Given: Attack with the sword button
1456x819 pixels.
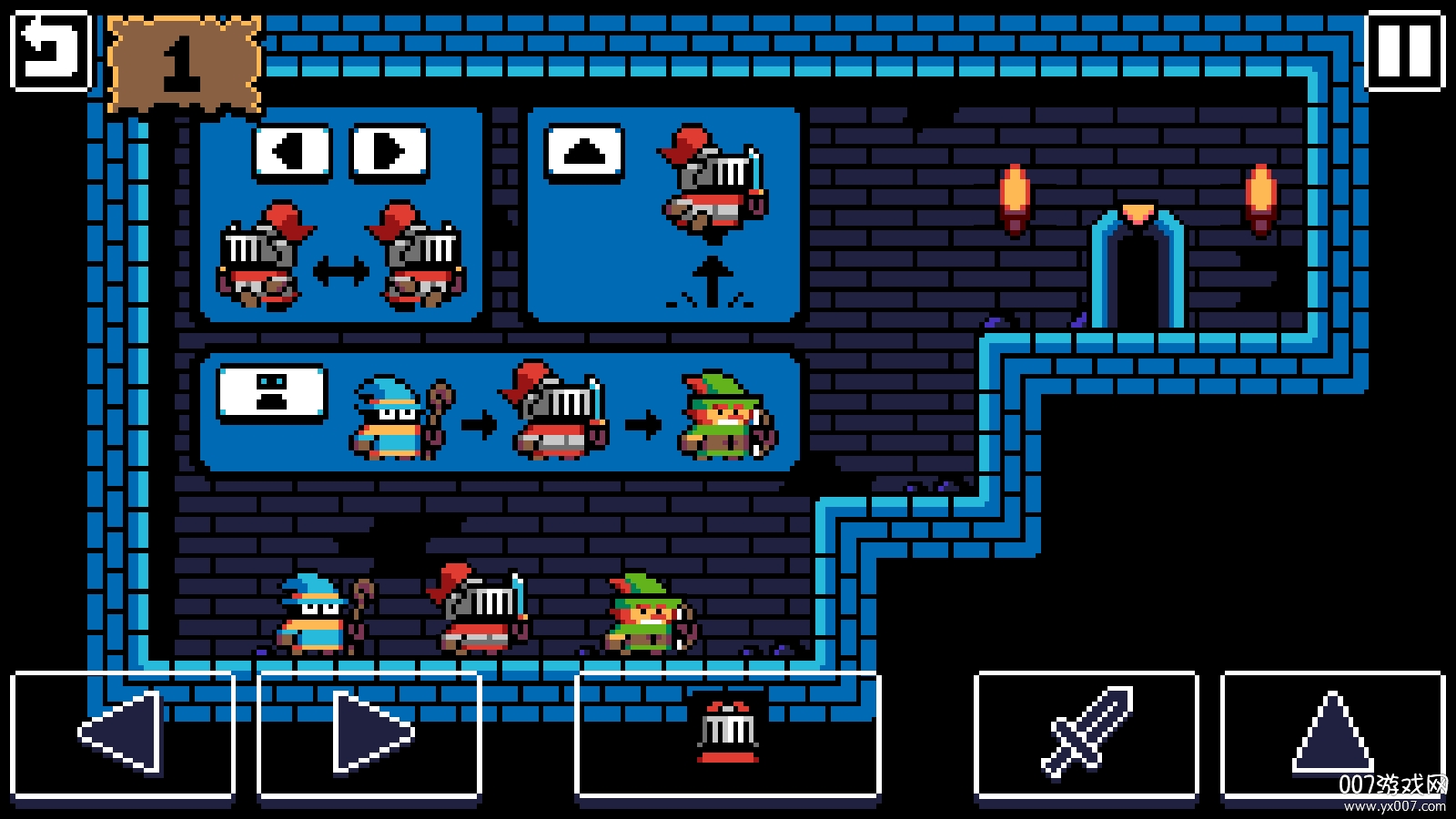Looking at the screenshot, I should 1087,733.
